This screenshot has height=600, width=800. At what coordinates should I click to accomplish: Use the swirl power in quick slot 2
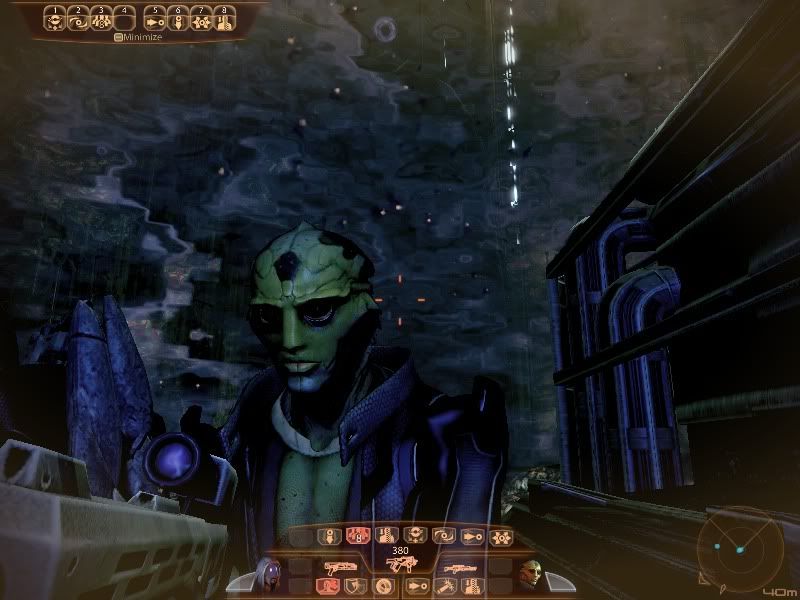point(77,19)
